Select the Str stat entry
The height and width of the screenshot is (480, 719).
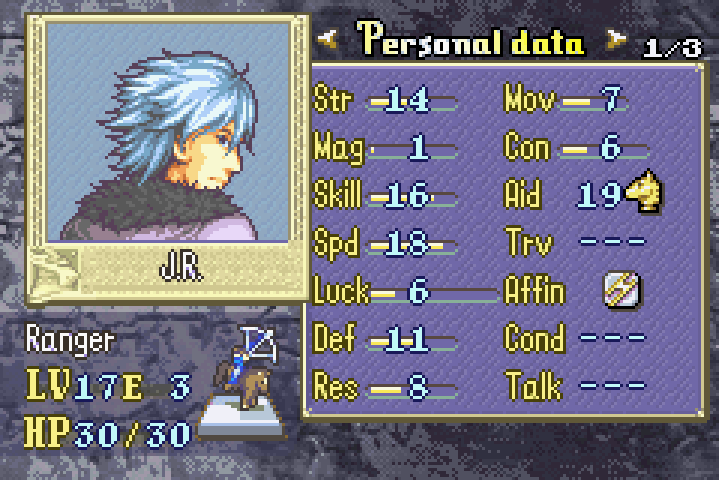click(385, 100)
